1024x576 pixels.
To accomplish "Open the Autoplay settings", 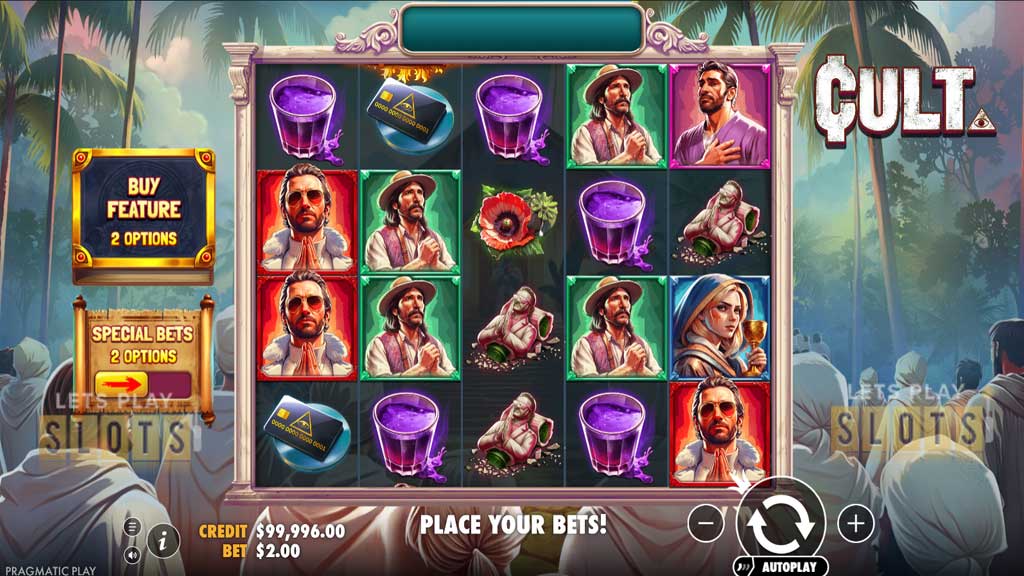I will 780,566.
